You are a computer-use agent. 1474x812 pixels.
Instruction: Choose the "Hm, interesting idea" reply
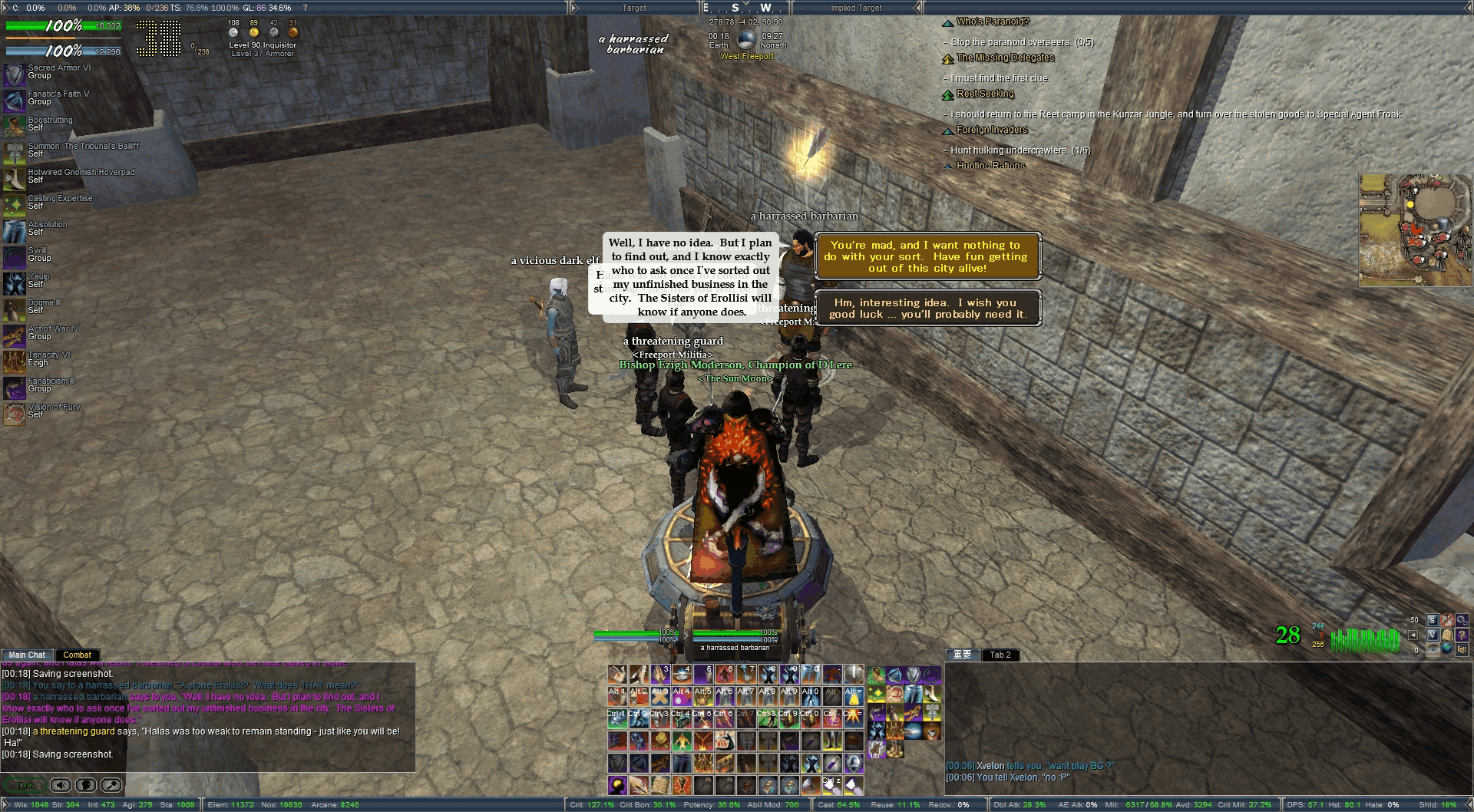click(927, 309)
